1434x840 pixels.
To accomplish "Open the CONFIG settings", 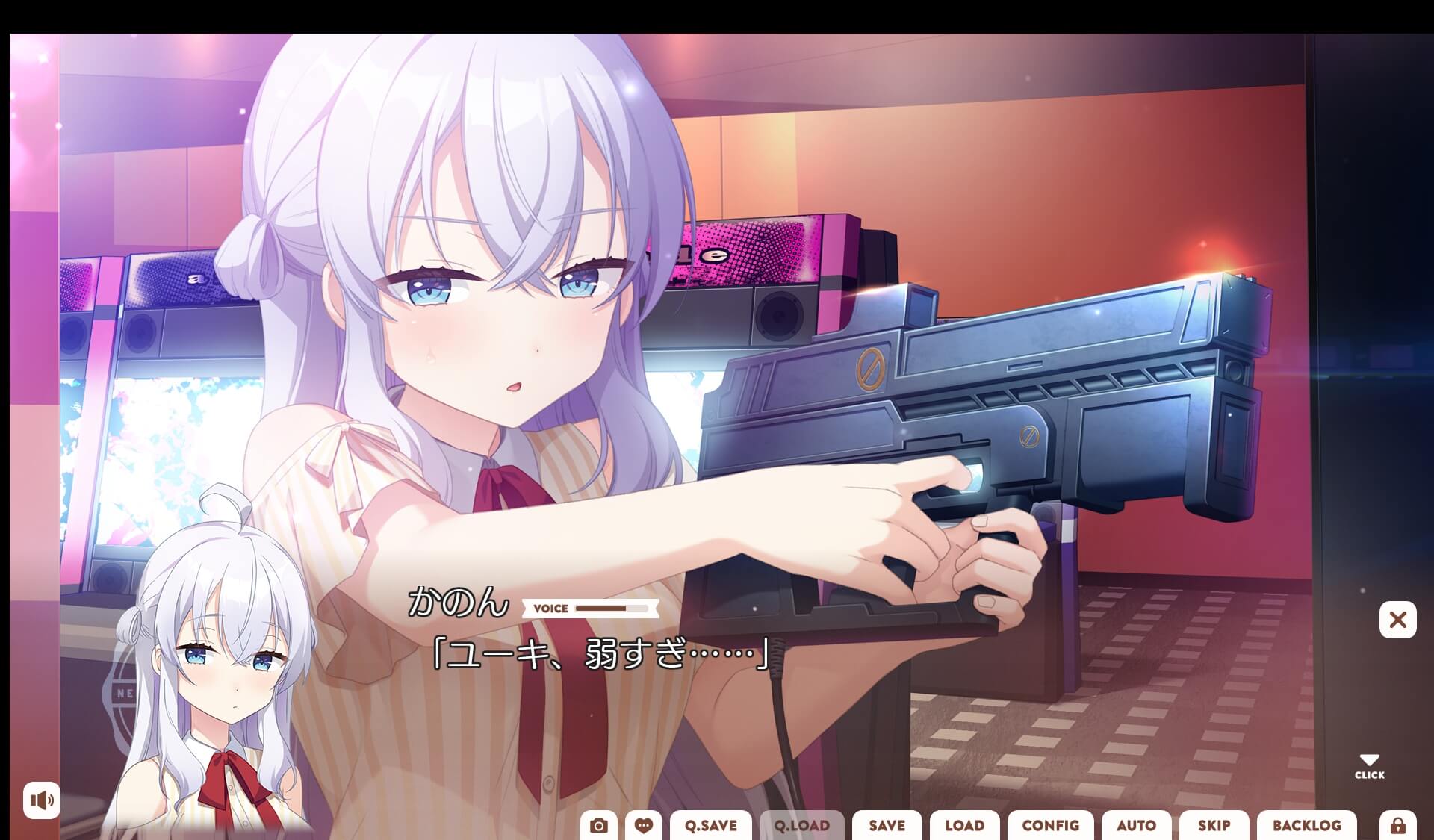I will click(1050, 826).
